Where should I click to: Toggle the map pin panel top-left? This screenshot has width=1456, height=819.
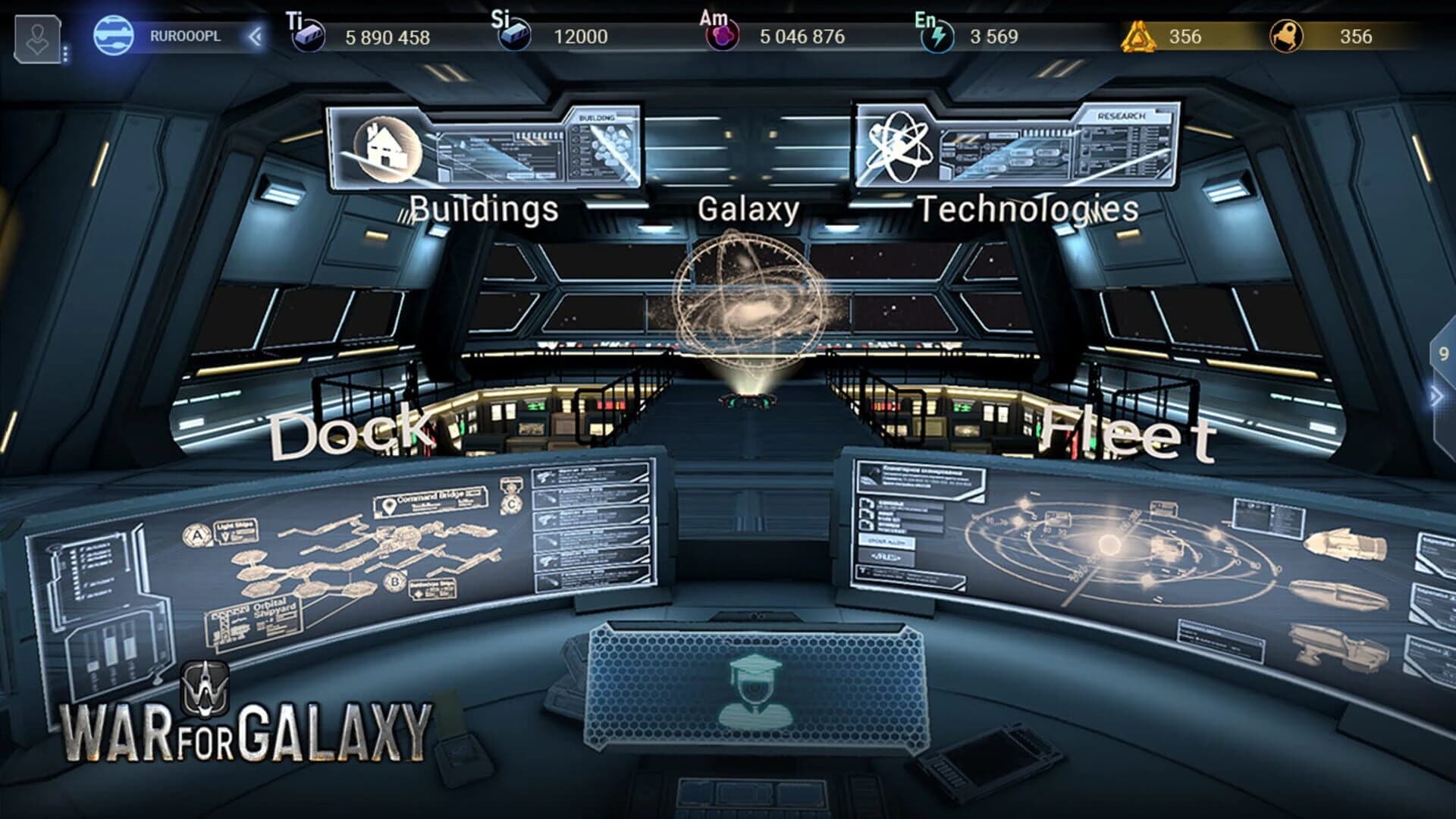click(36, 38)
